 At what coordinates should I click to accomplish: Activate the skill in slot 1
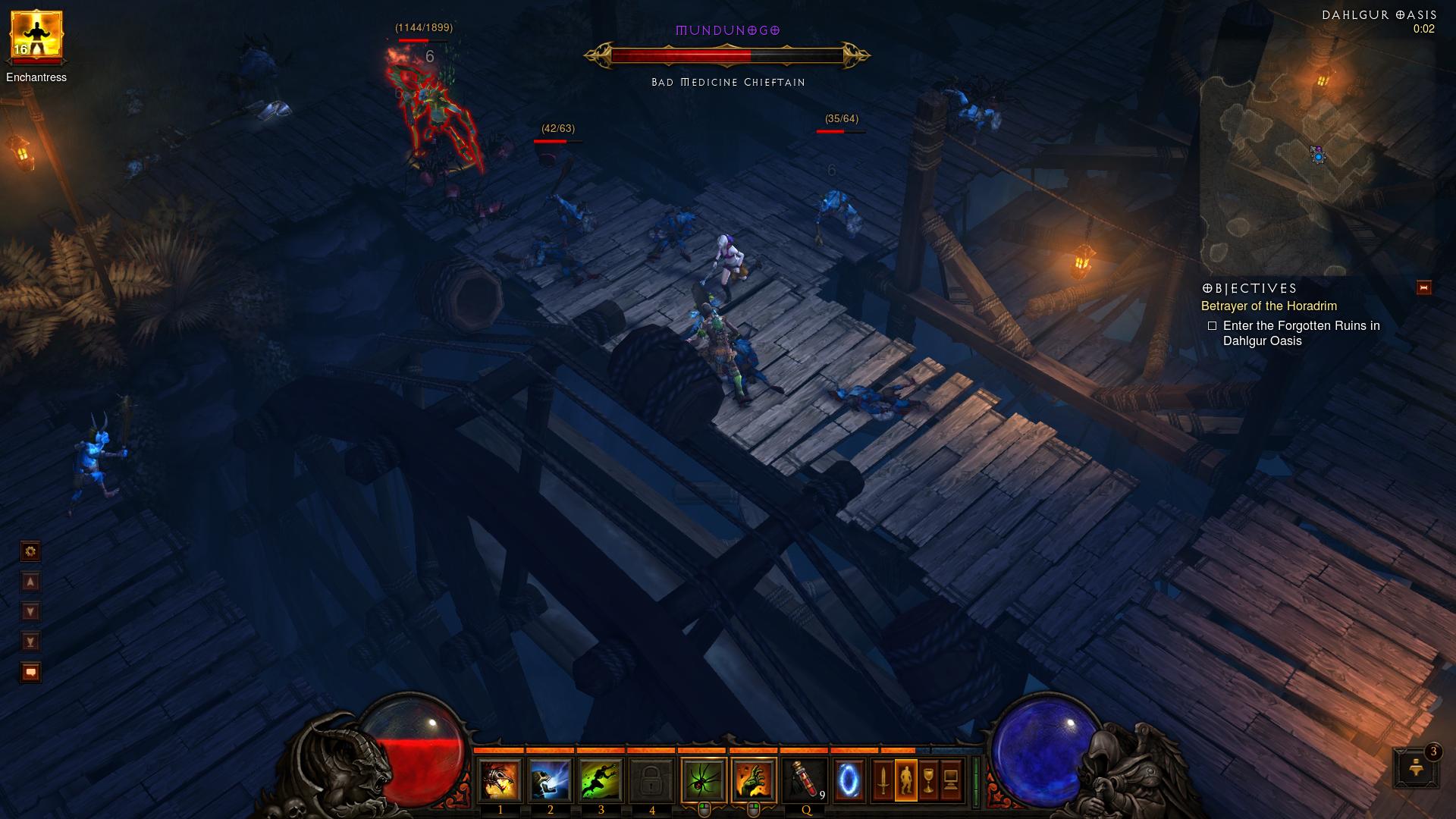500,780
